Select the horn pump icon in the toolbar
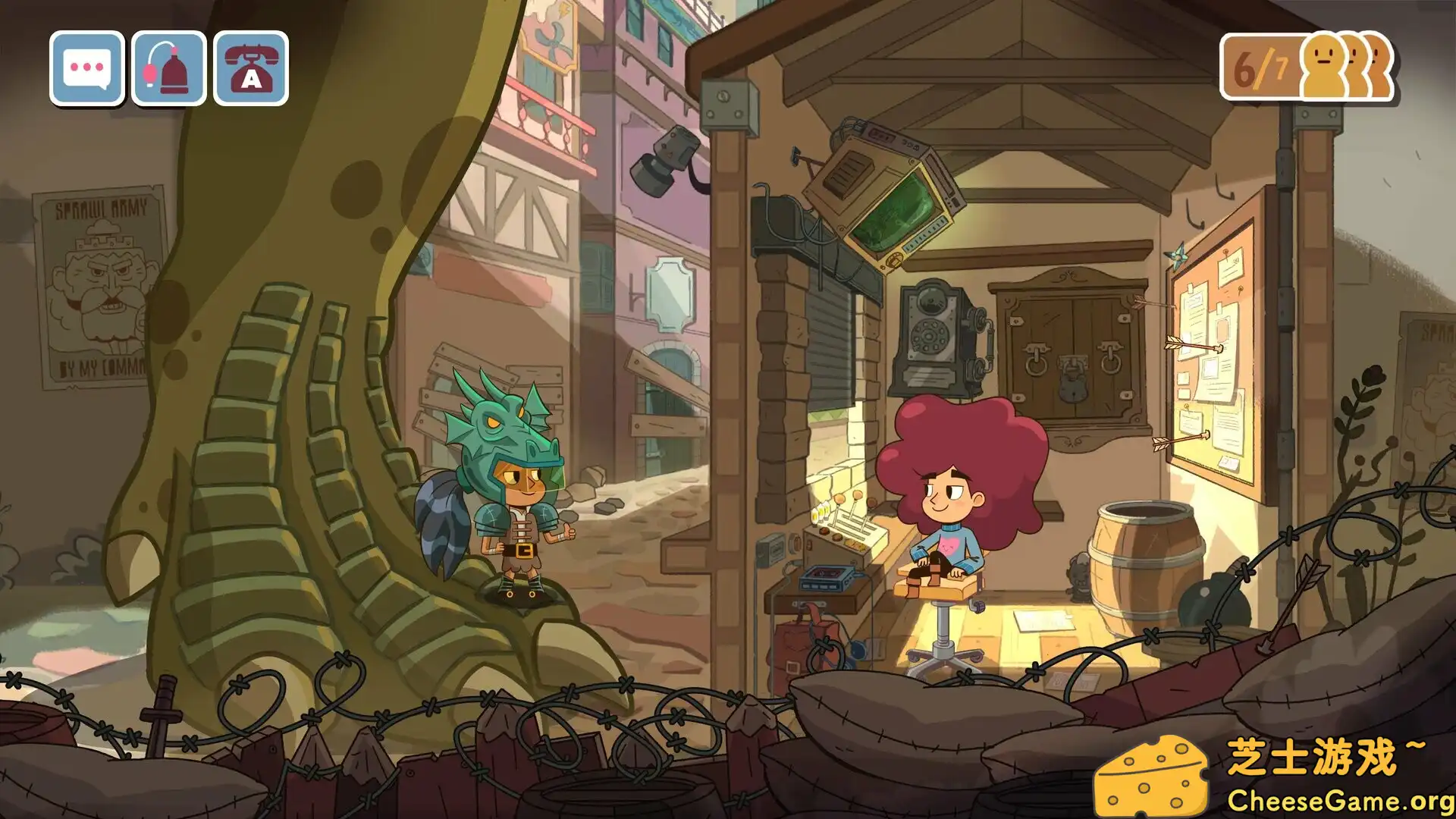The width and height of the screenshot is (1456, 819). (x=168, y=67)
